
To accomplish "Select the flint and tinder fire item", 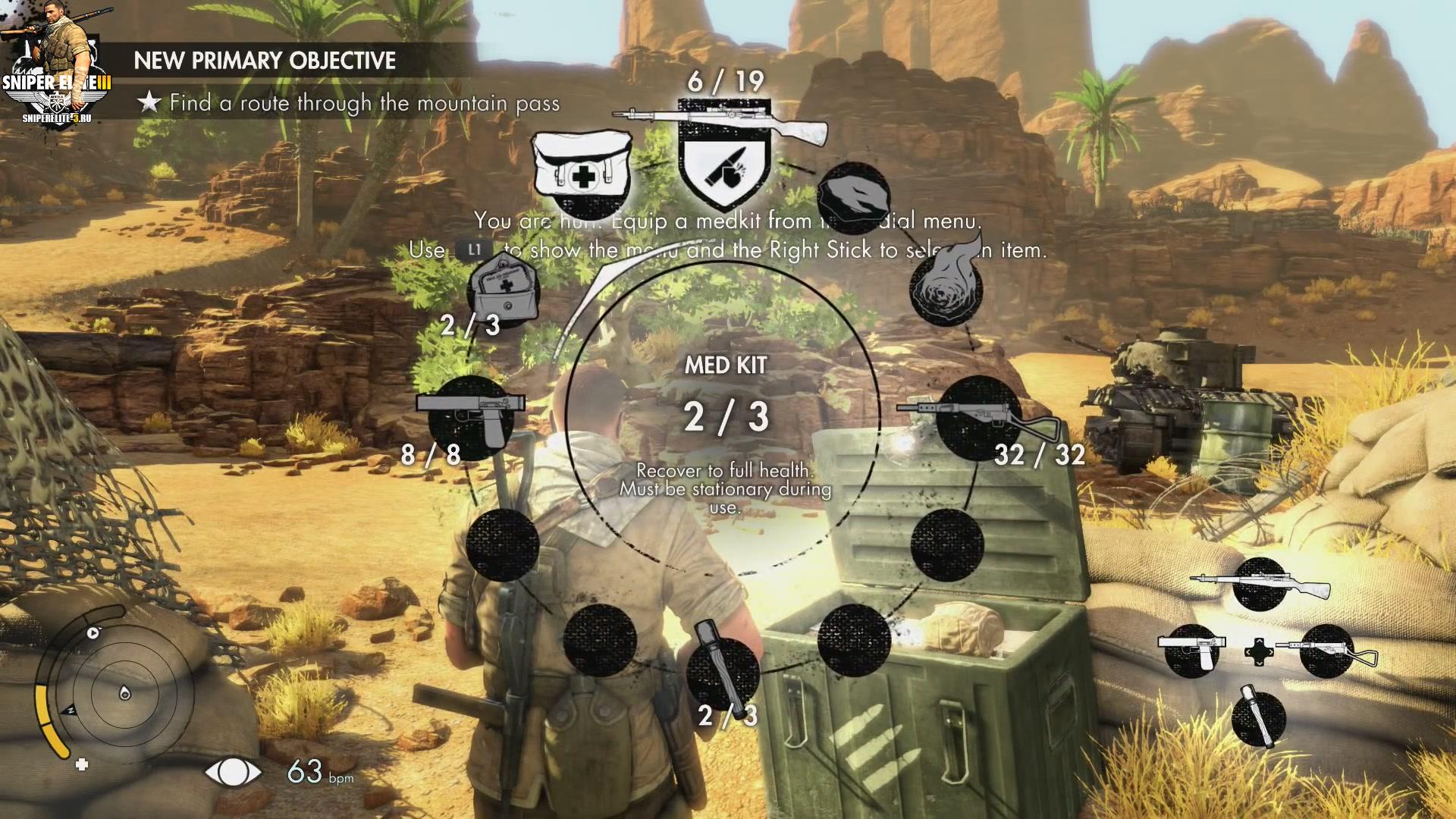I will tap(946, 288).
